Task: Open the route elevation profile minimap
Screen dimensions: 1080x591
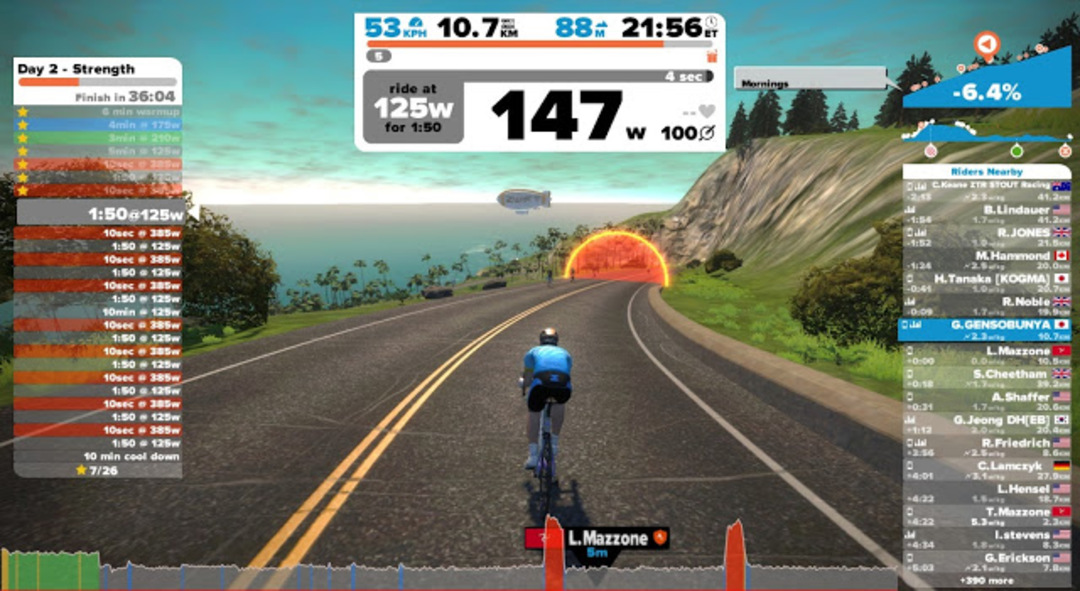Action: point(986,135)
